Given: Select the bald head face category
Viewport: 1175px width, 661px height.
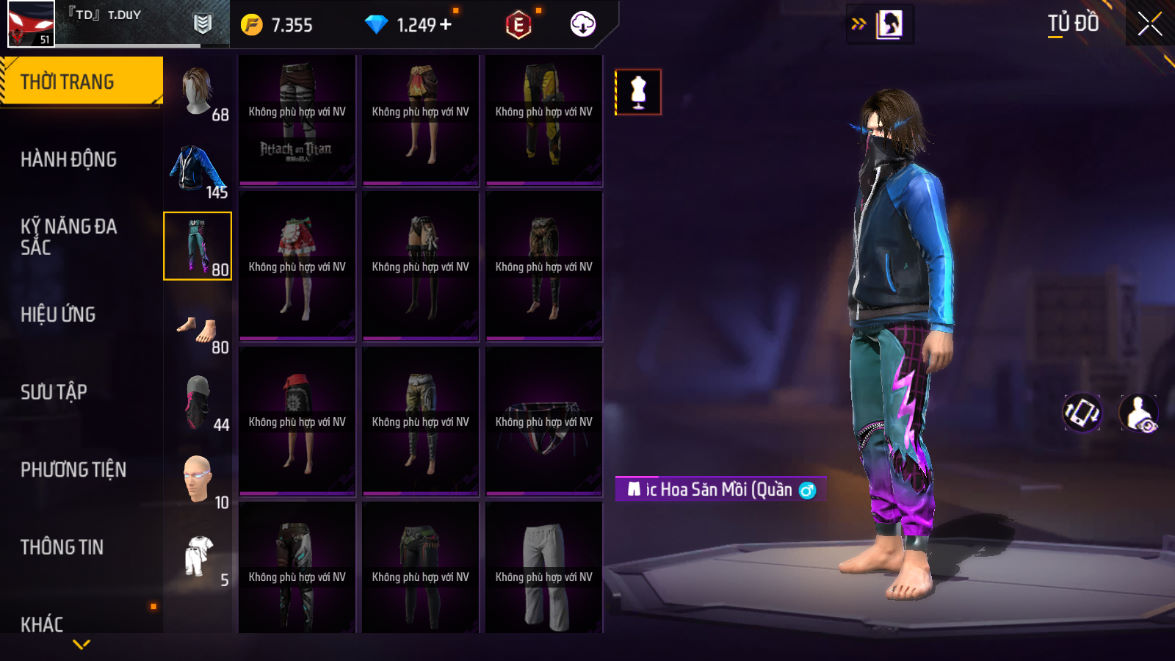Looking at the screenshot, I should click(198, 479).
